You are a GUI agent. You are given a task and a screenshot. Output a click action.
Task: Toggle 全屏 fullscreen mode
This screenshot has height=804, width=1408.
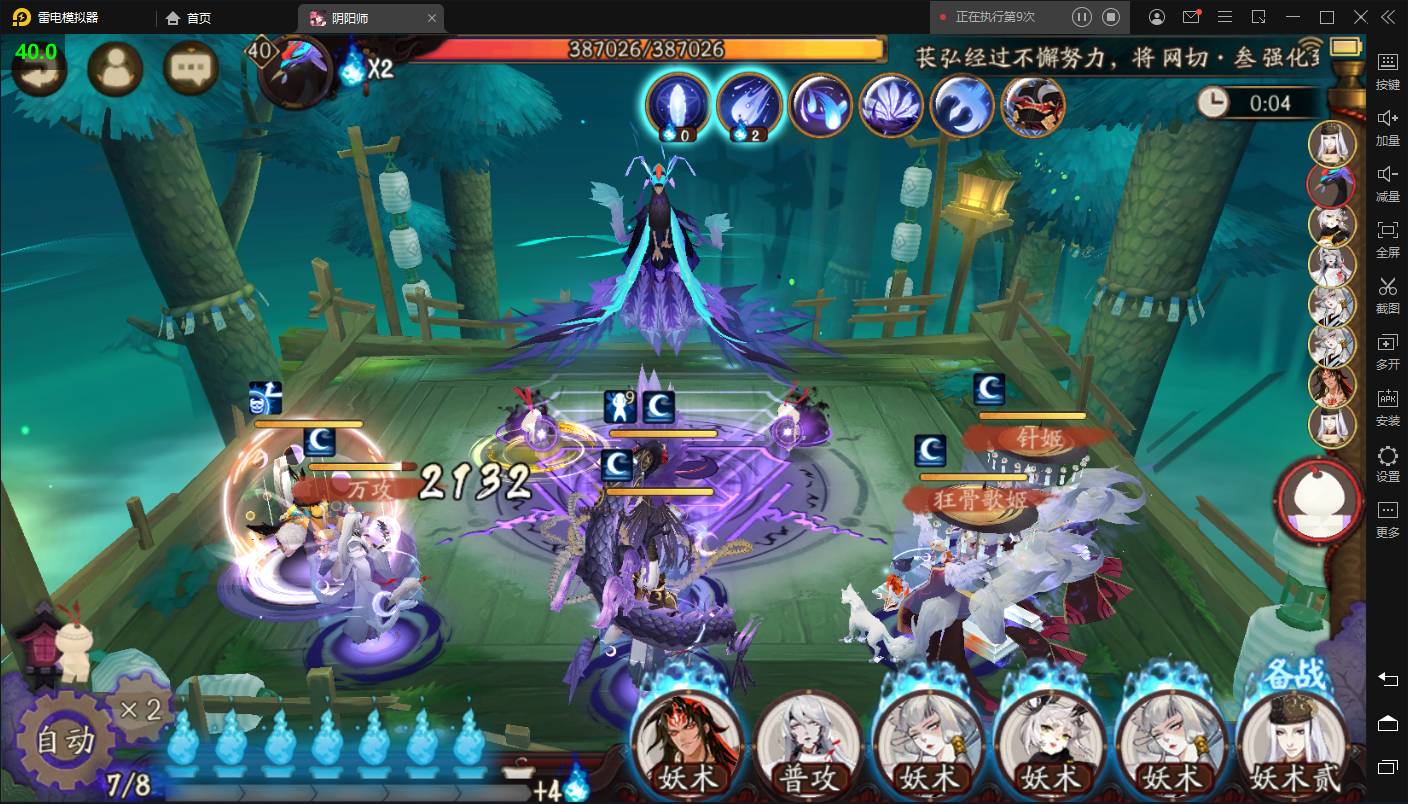click(1388, 238)
